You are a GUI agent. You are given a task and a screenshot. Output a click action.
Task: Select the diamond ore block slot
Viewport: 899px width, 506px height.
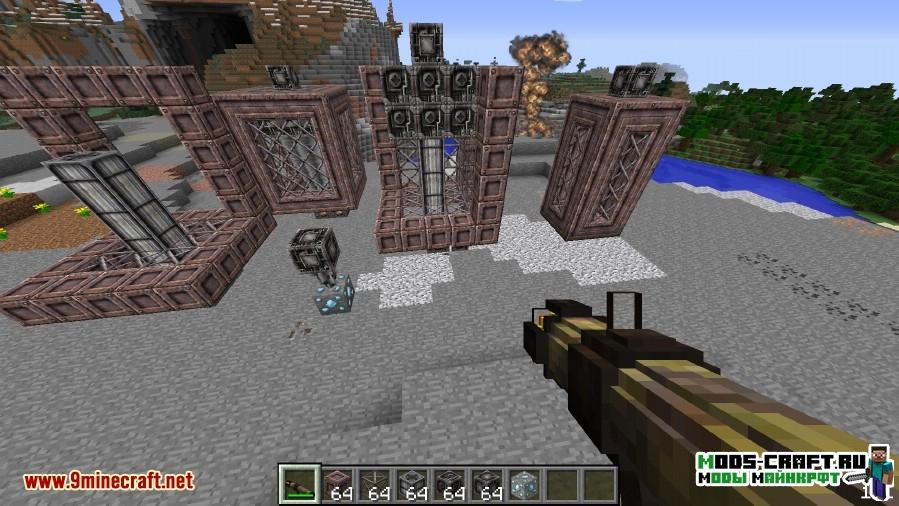click(522, 485)
